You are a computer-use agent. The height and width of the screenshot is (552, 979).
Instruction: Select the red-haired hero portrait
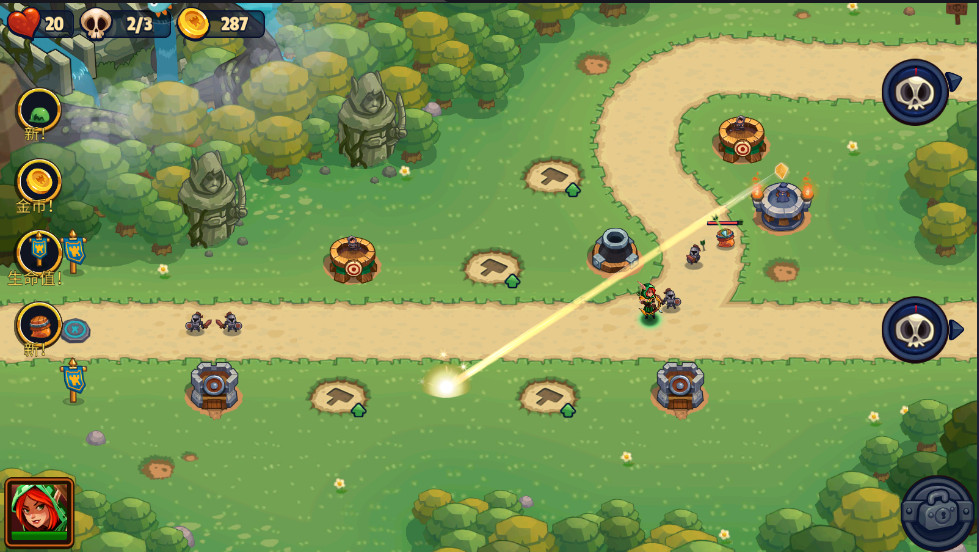pyautogui.click(x=39, y=510)
